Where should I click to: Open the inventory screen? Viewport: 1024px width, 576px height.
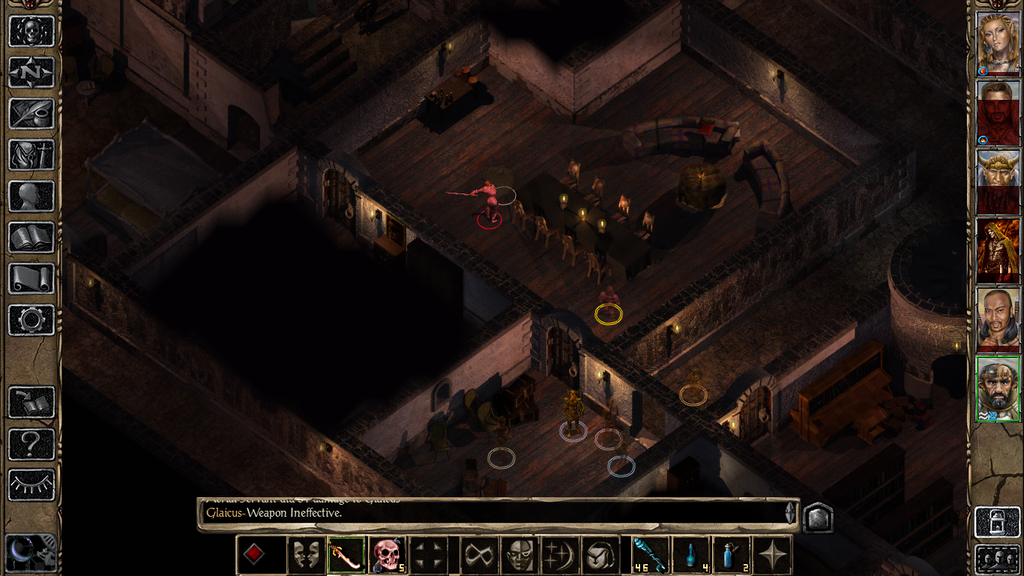tap(31, 155)
